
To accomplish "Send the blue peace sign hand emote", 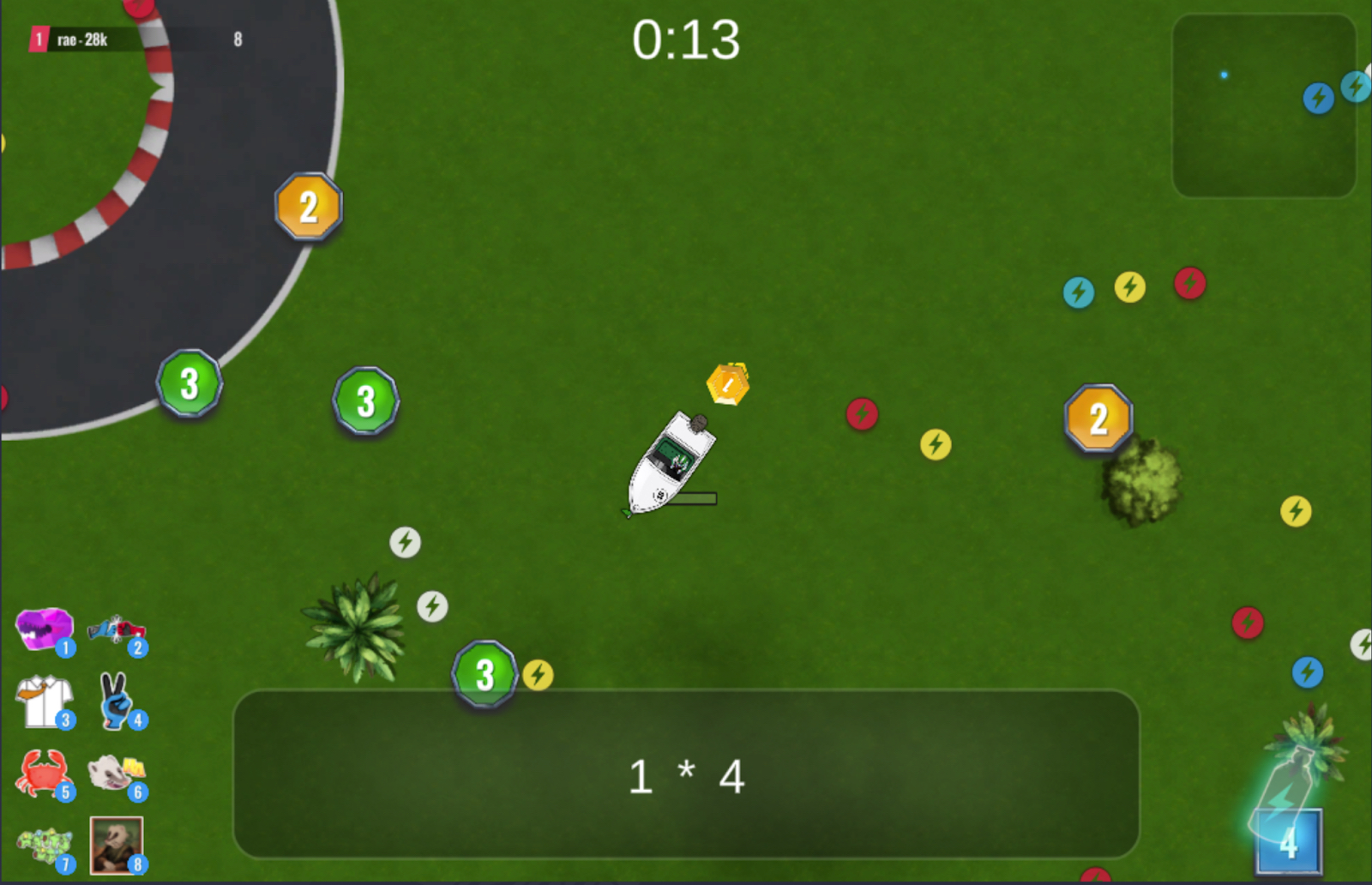I will coord(117,701).
